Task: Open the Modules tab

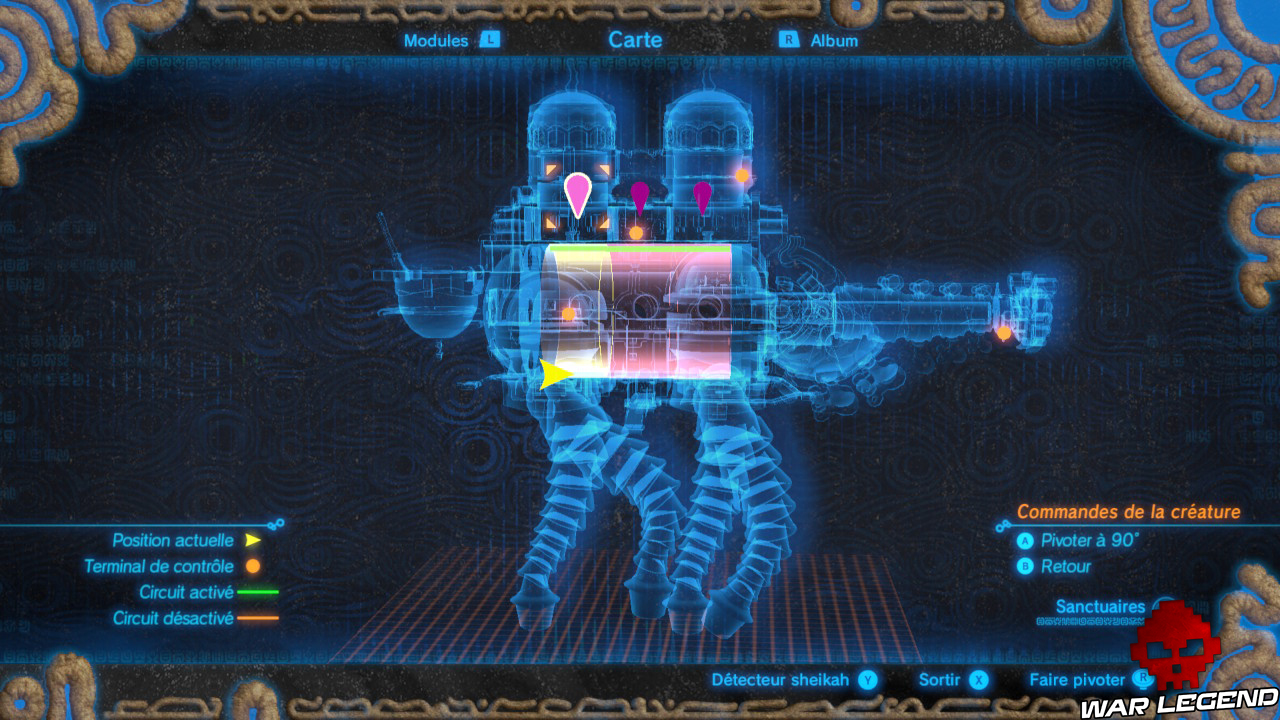Action: point(434,41)
